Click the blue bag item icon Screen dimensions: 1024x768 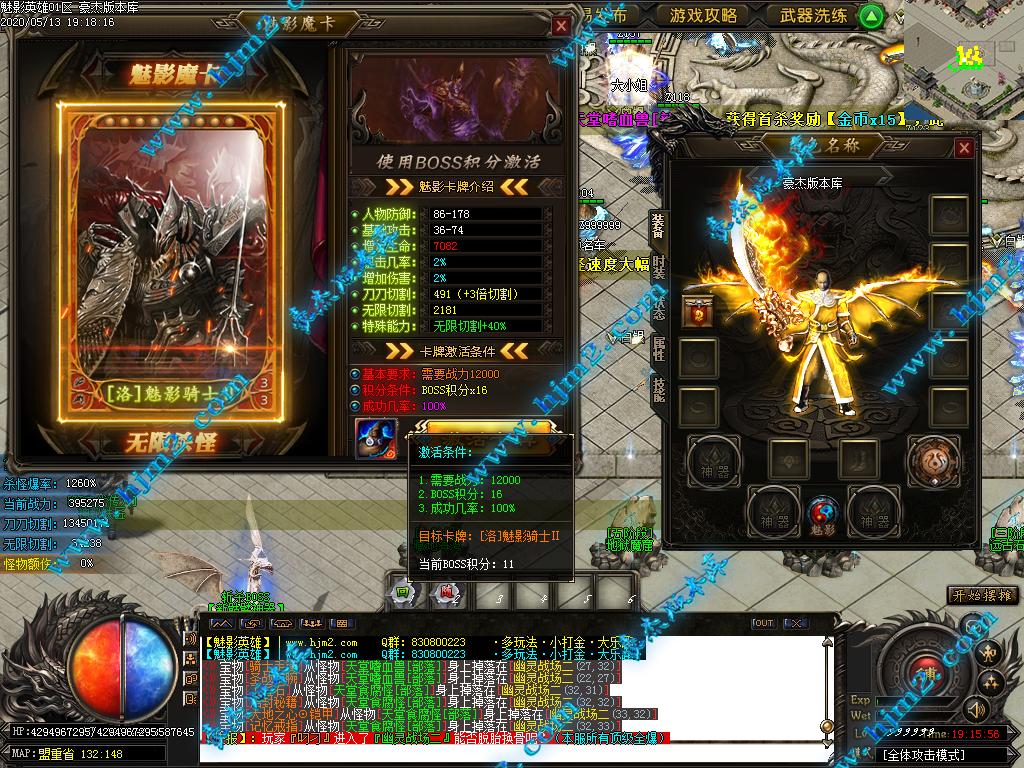[374, 439]
